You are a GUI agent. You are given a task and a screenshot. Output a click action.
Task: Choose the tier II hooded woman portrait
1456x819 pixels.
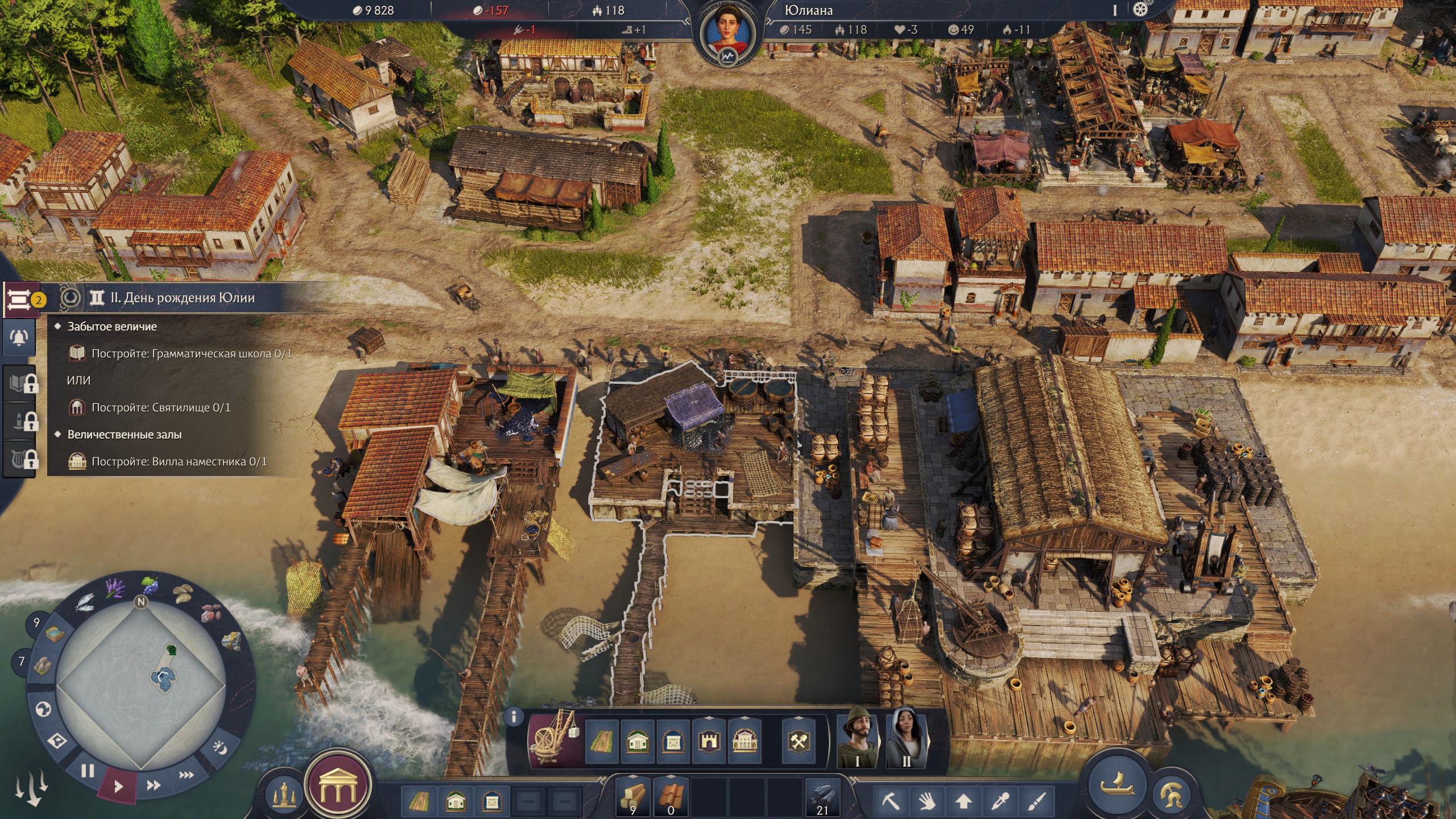tap(906, 737)
